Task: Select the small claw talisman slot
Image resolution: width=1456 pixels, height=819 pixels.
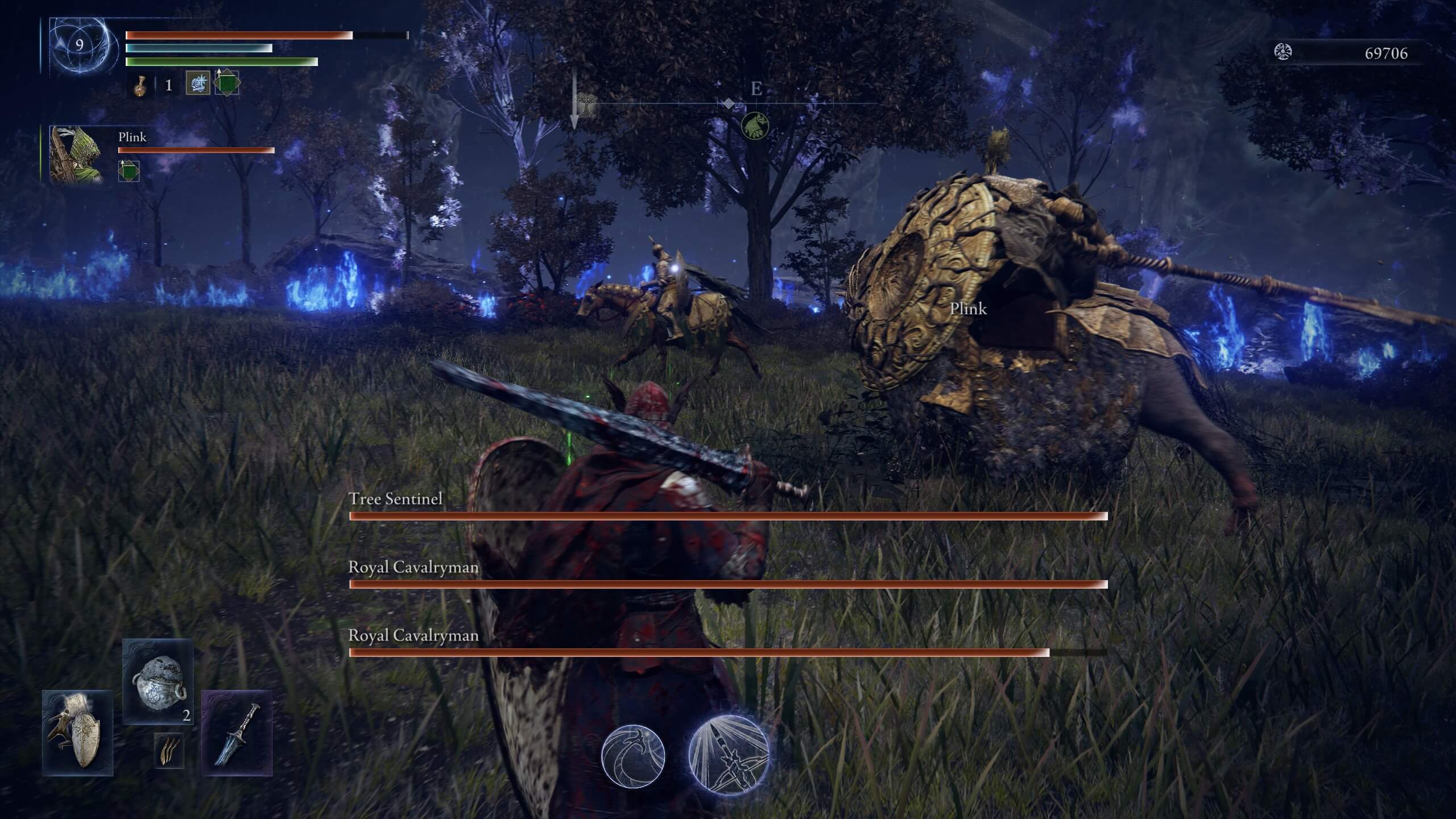Action: [169, 751]
